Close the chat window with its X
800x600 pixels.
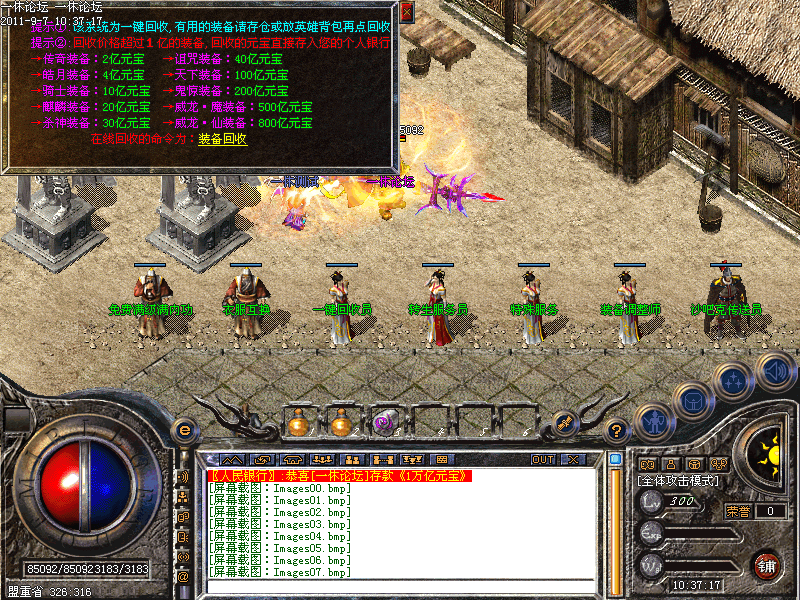coord(573,459)
